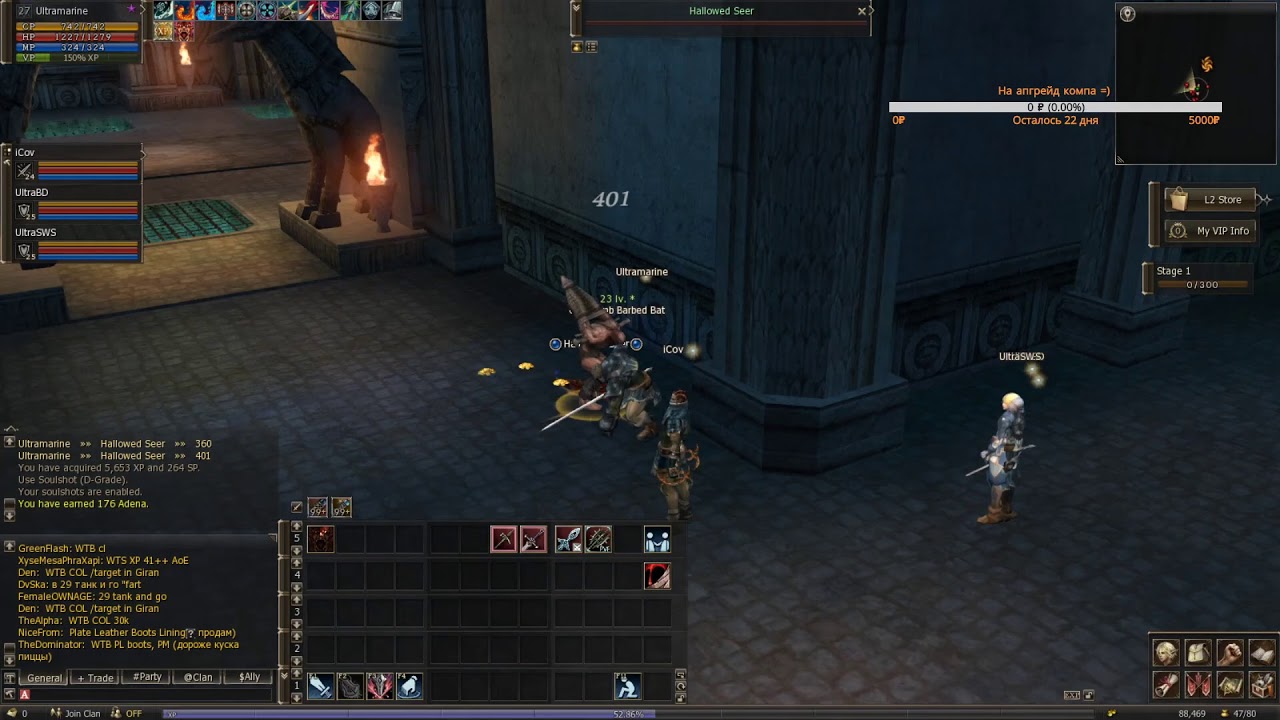
Task: Open the open-book skills icon
Action: click(x=1262, y=654)
